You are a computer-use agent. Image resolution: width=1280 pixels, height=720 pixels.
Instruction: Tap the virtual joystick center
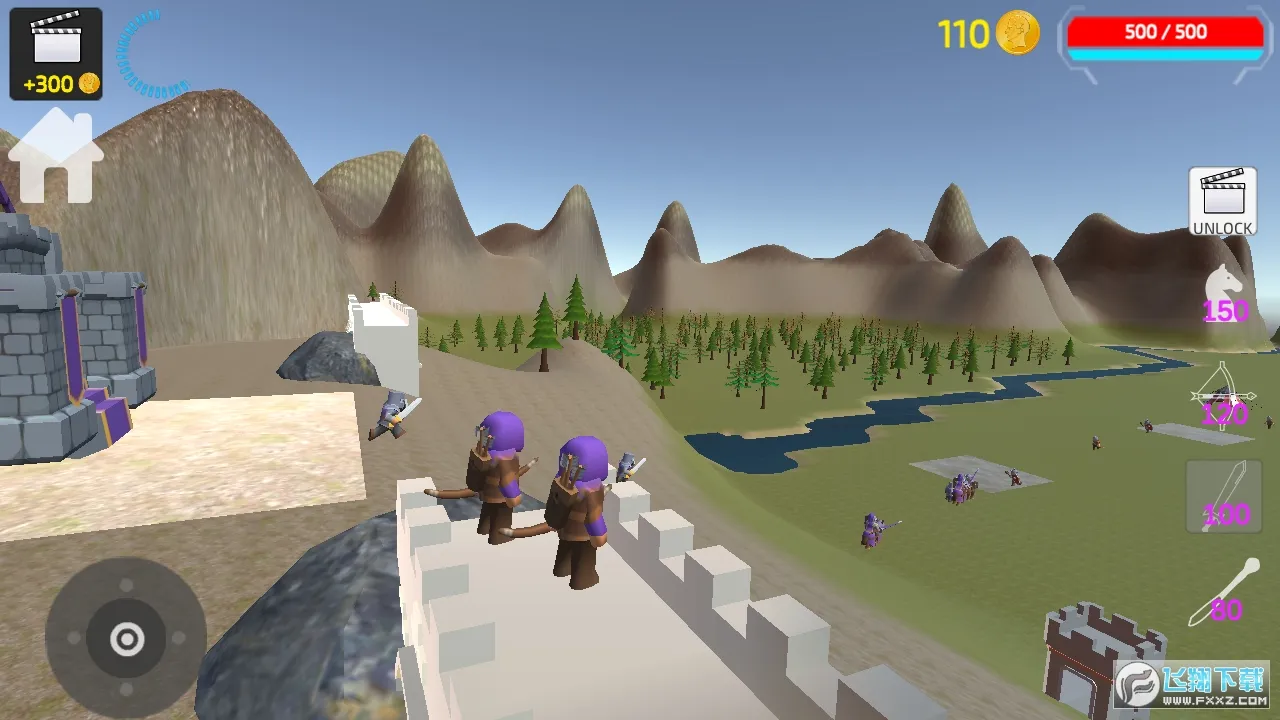coord(127,638)
